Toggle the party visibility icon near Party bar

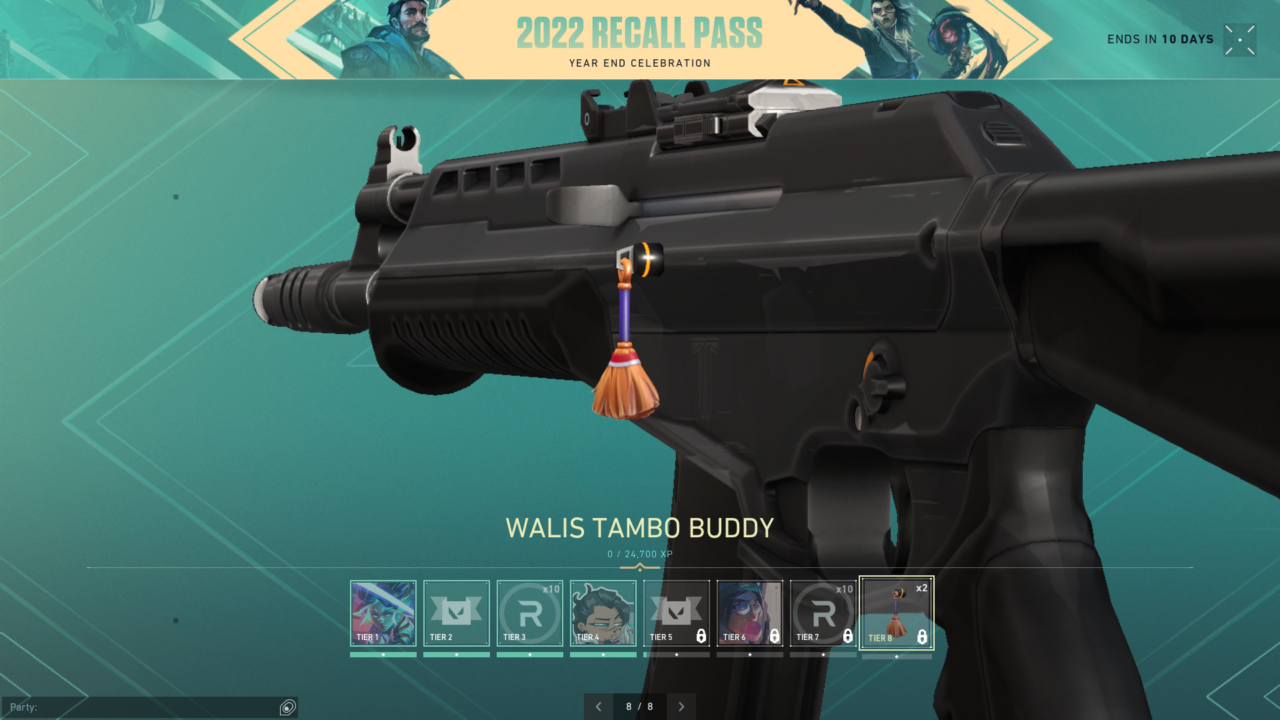click(x=288, y=707)
